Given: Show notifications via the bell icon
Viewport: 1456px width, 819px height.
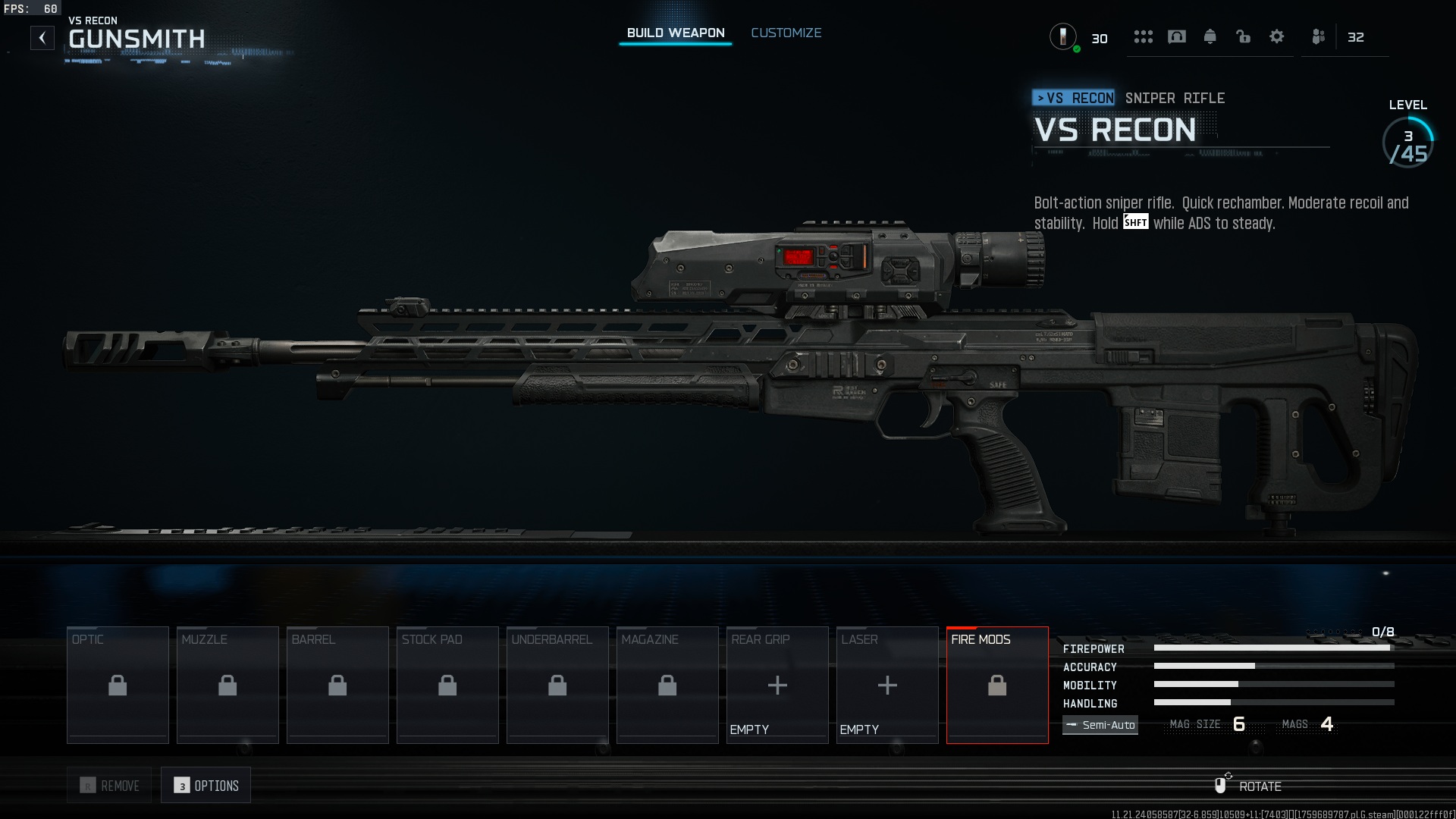Looking at the screenshot, I should click(x=1210, y=37).
